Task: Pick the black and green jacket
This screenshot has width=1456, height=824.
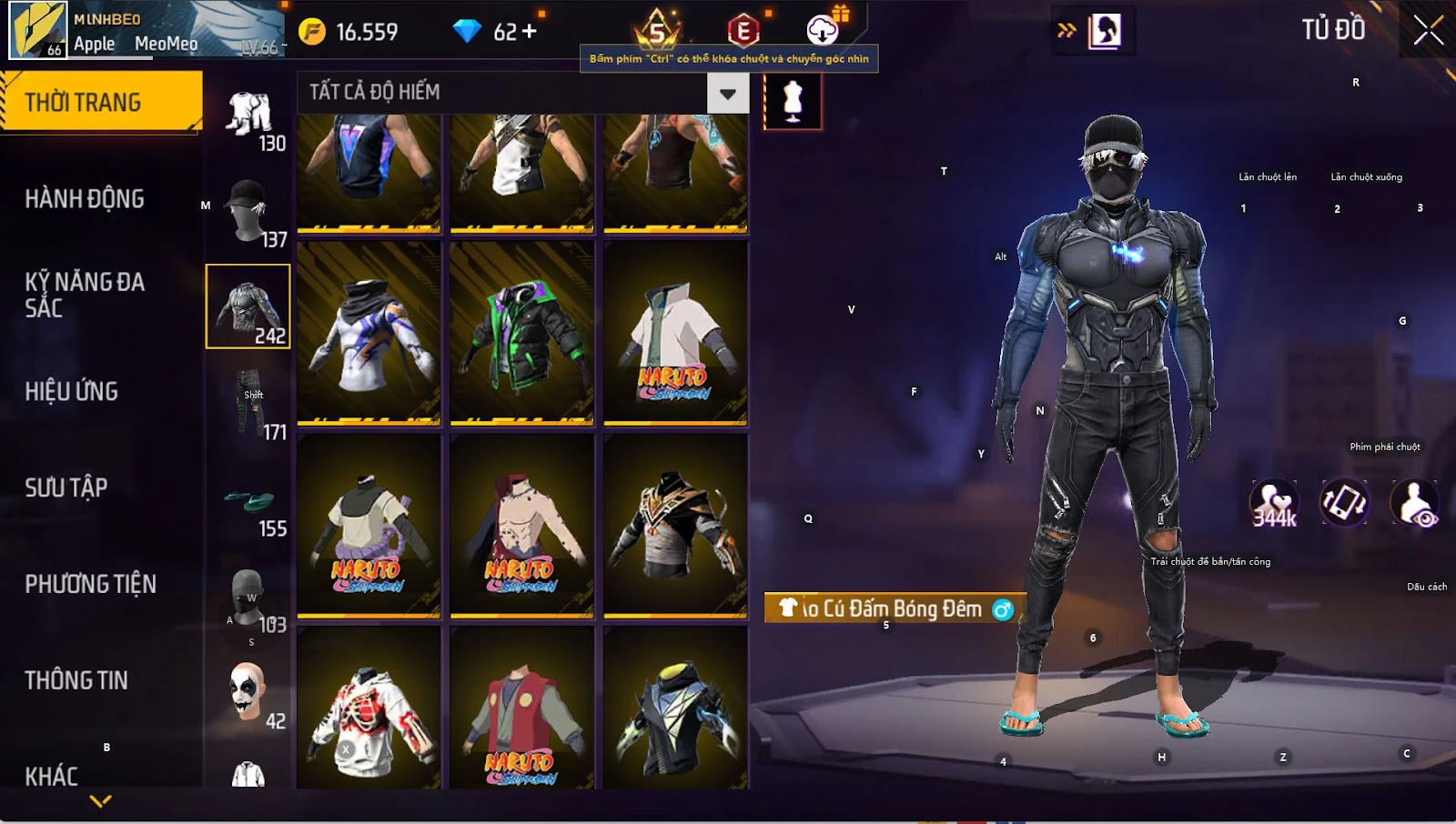Action: 521,332
